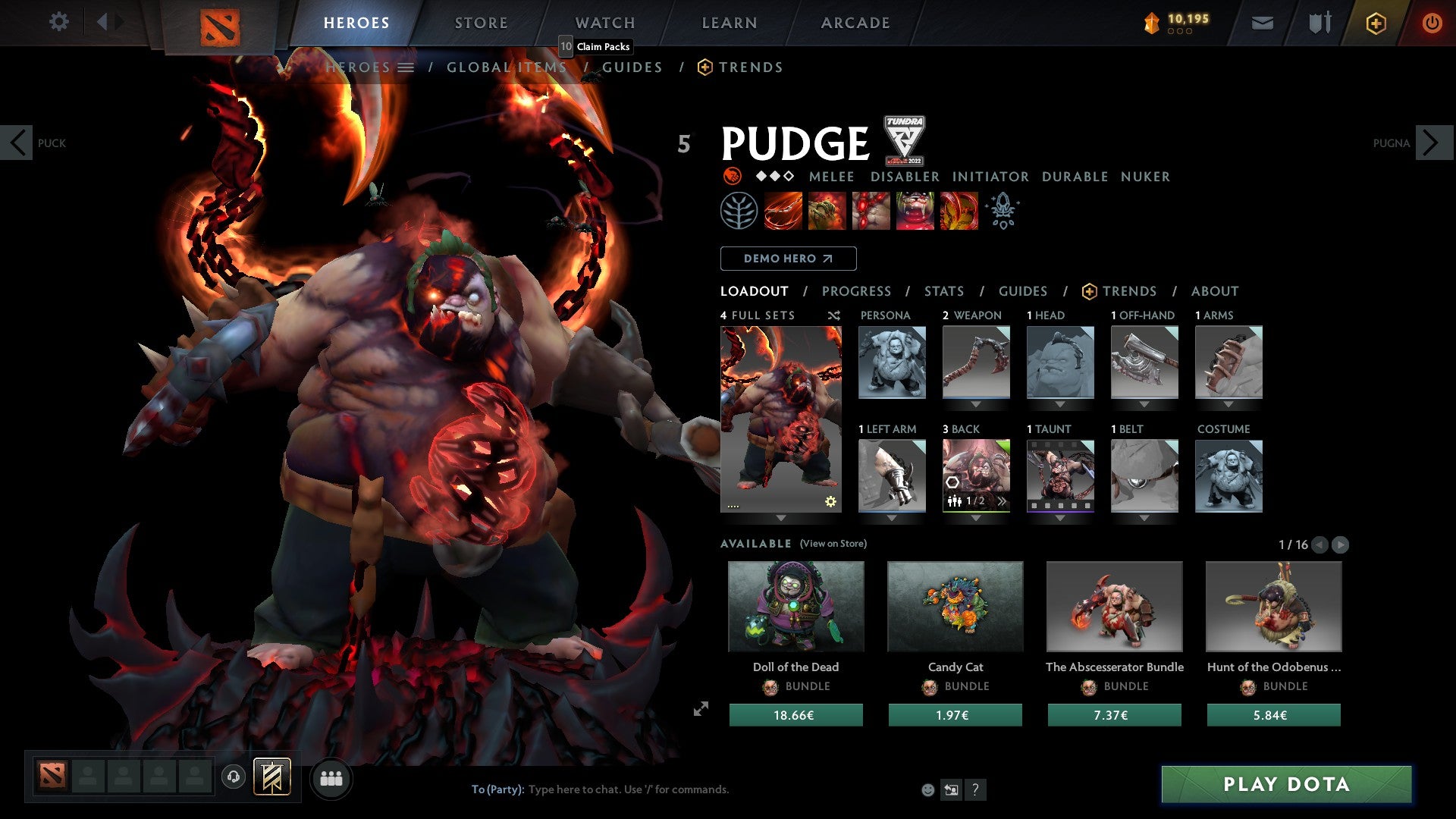Open settings with the gear icon
1456x819 pixels.
[58, 23]
